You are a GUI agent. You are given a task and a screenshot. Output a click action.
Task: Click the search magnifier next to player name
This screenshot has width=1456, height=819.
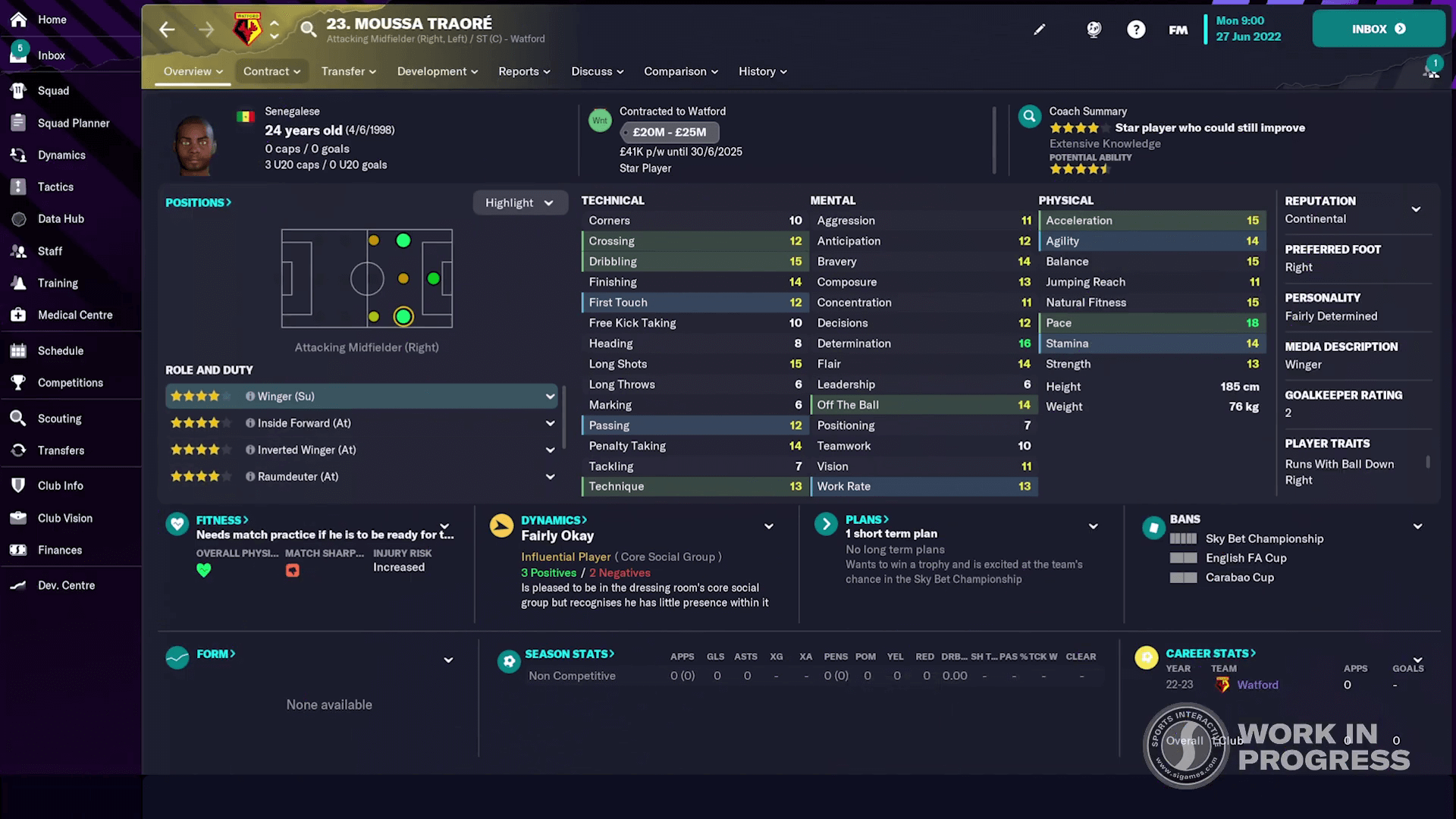307,30
